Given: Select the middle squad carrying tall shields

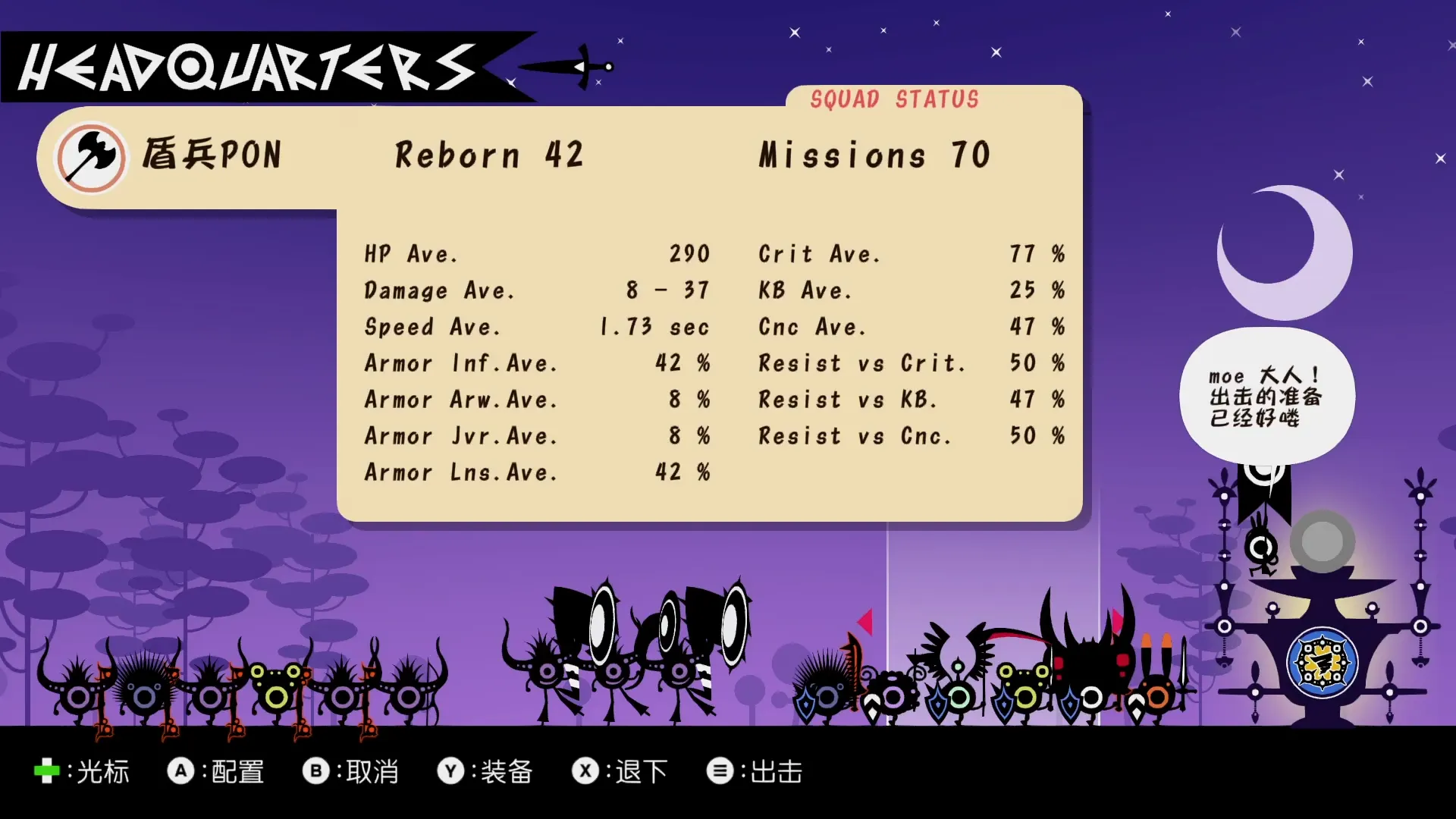Looking at the screenshot, I should coord(629,652).
